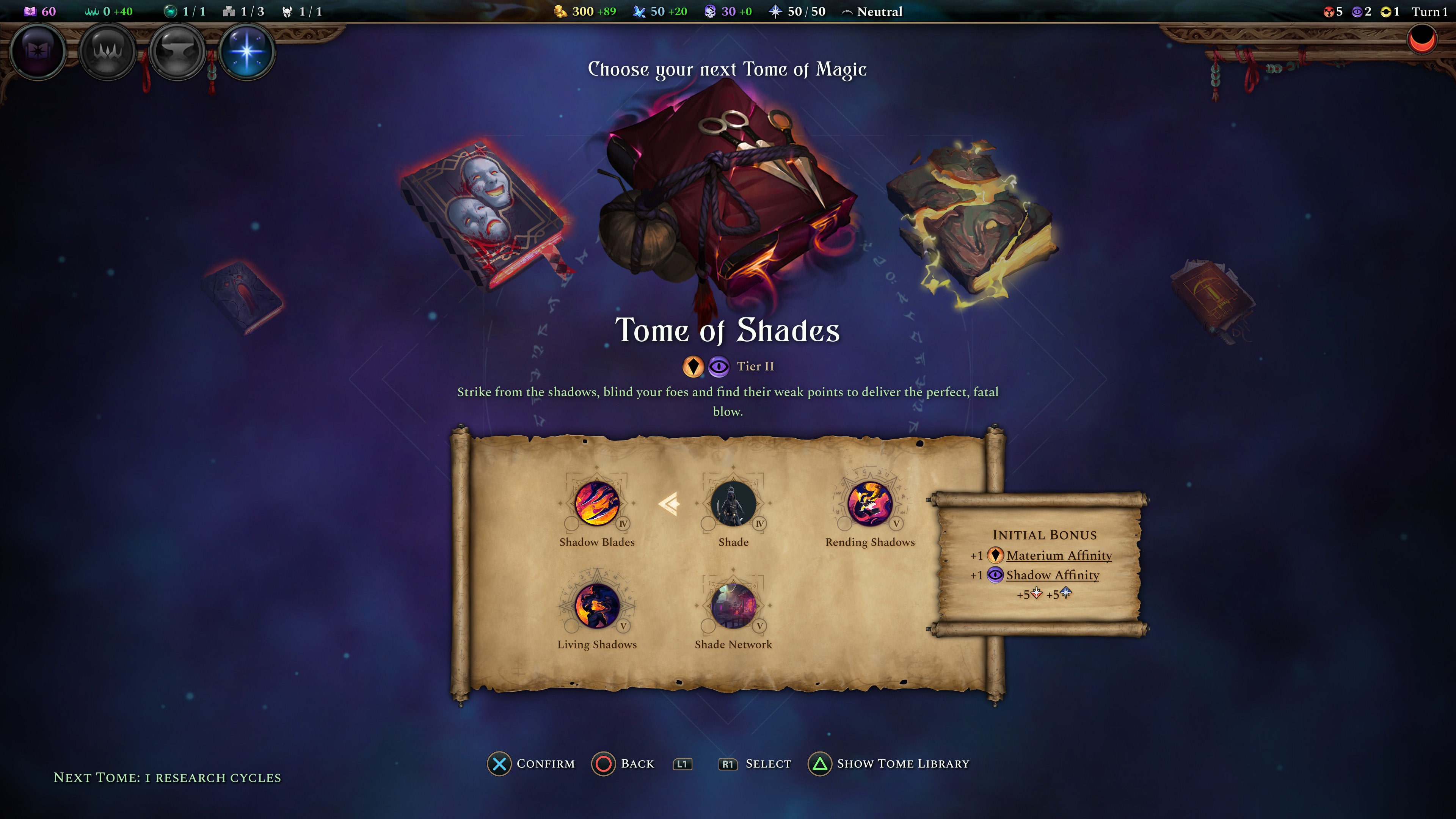This screenshot has height=819, width=1456.
Task: Inspect the Rending Shadows spell icon
Action: pyautogui.click(x=870, y=503)
